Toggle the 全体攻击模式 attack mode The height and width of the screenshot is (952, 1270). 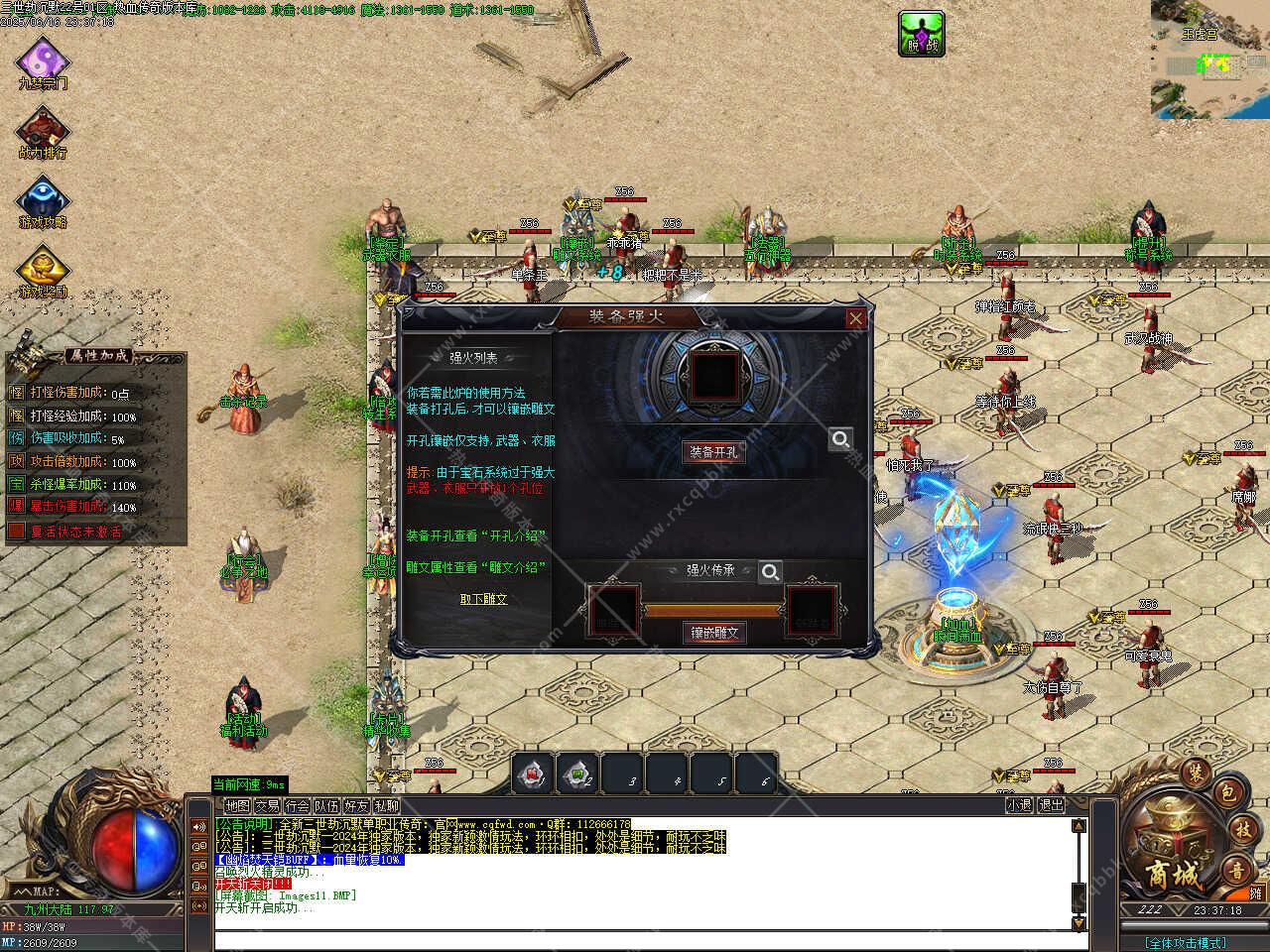point(1185,942)
